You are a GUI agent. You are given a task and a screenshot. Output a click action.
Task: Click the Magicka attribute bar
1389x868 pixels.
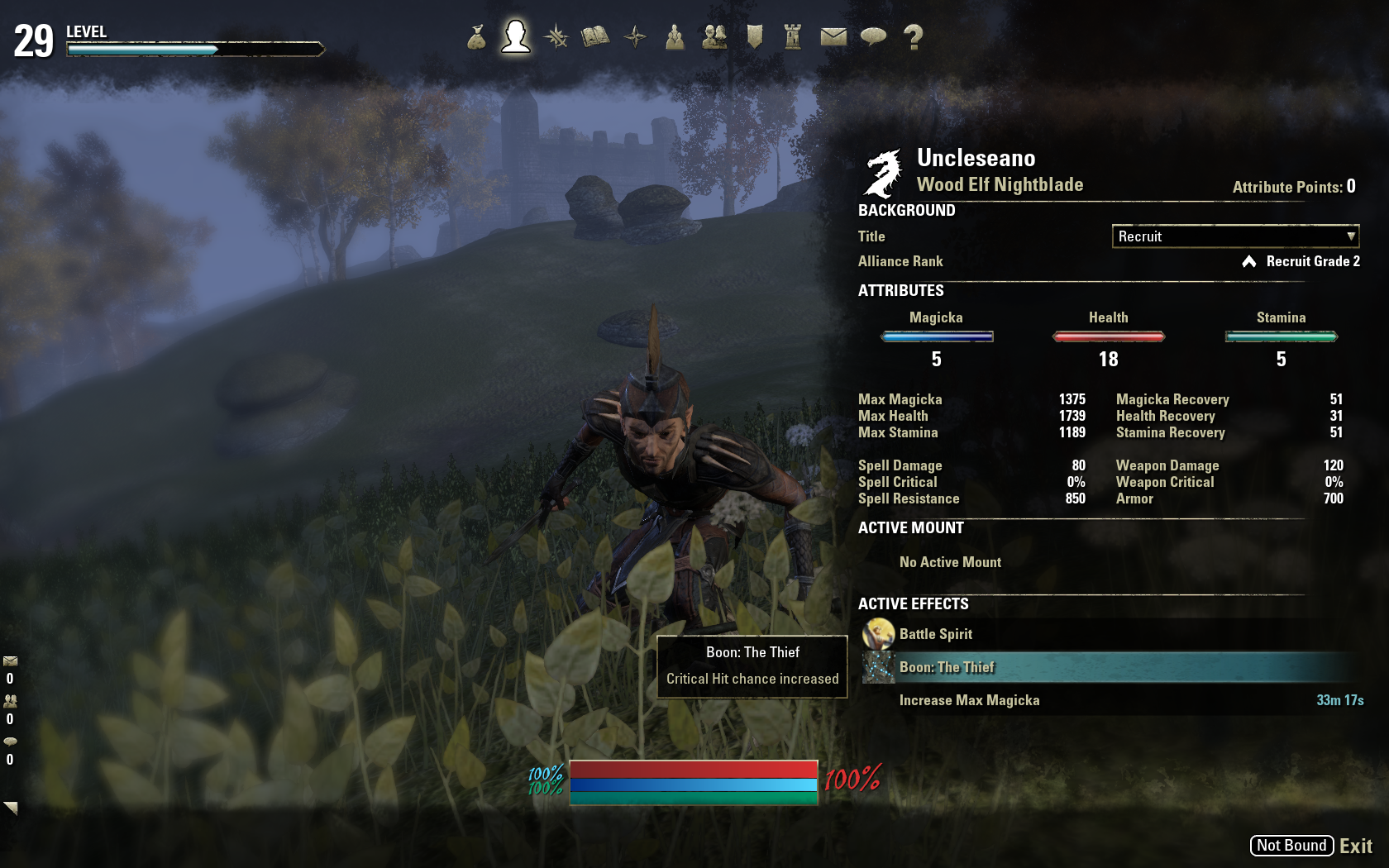937,336
